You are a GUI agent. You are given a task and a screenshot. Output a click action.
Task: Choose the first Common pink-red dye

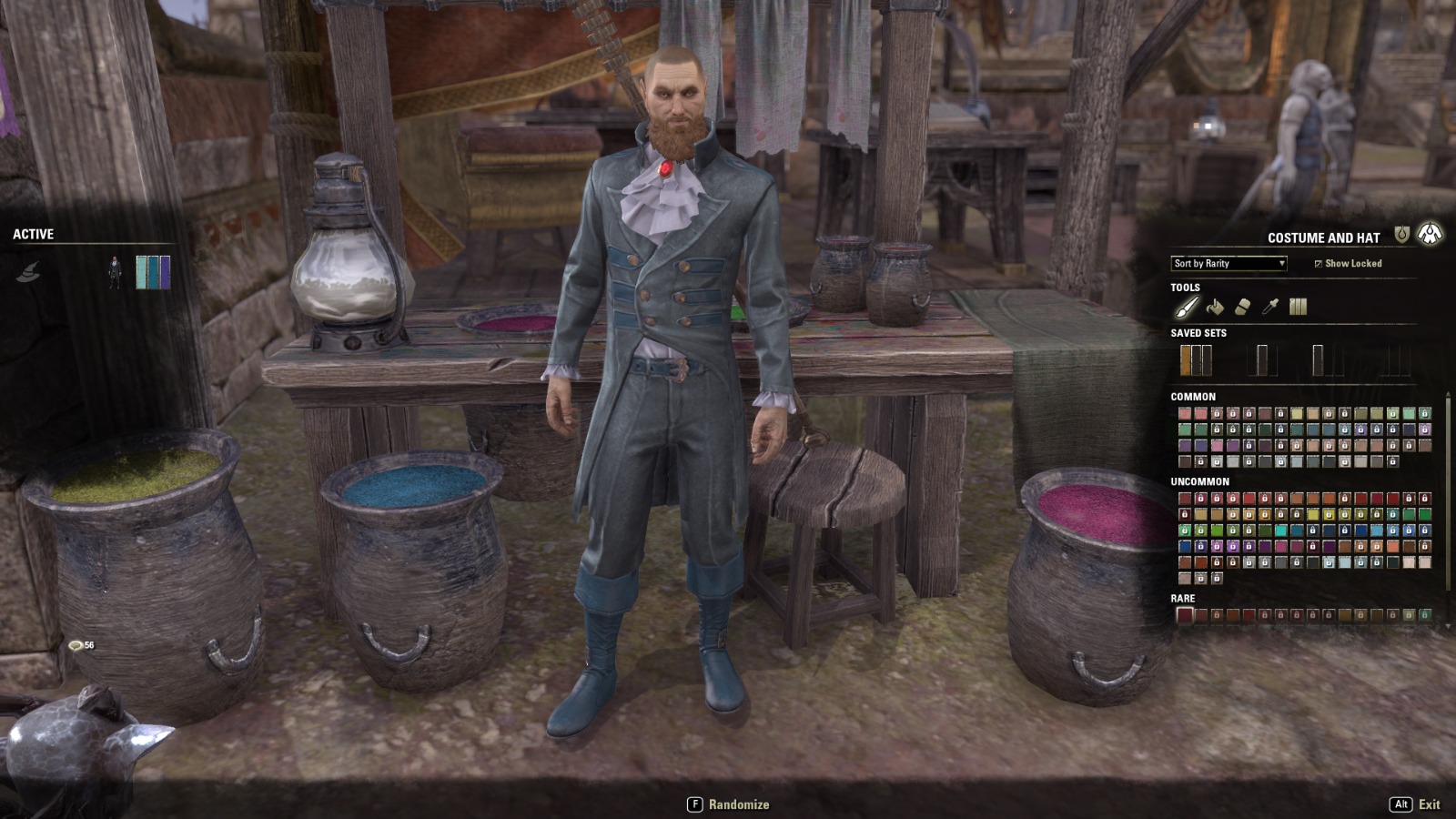(1185, 414)
